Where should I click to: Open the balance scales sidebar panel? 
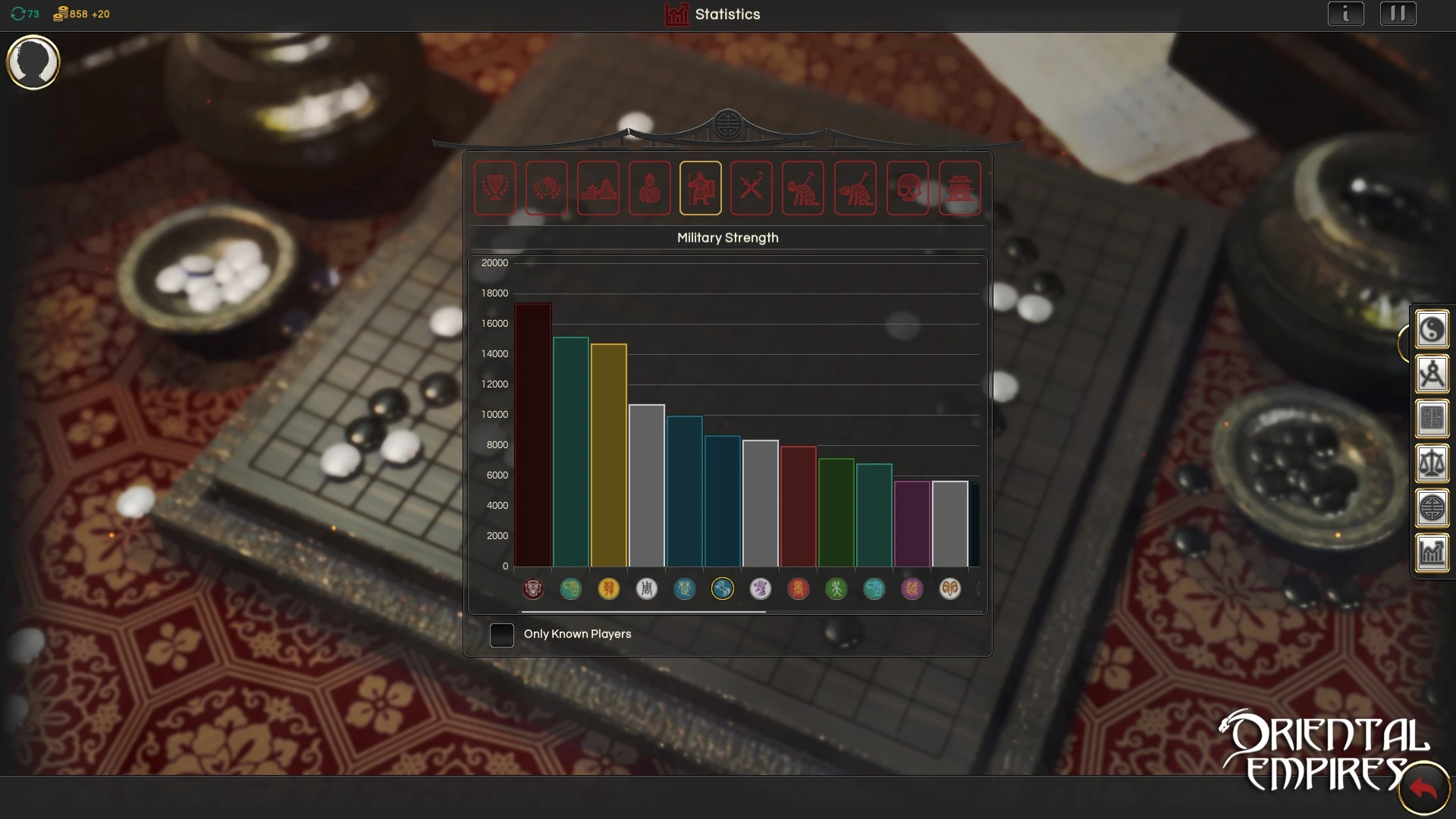(1432, 463)
